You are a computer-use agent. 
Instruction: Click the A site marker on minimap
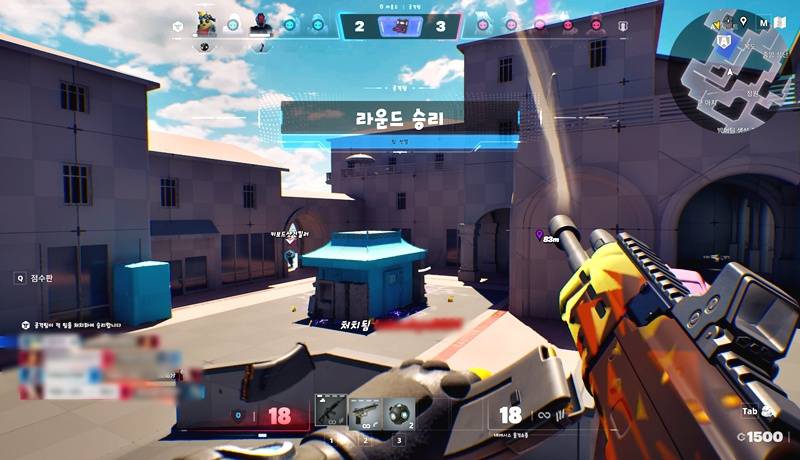click(x=722, y=42)
